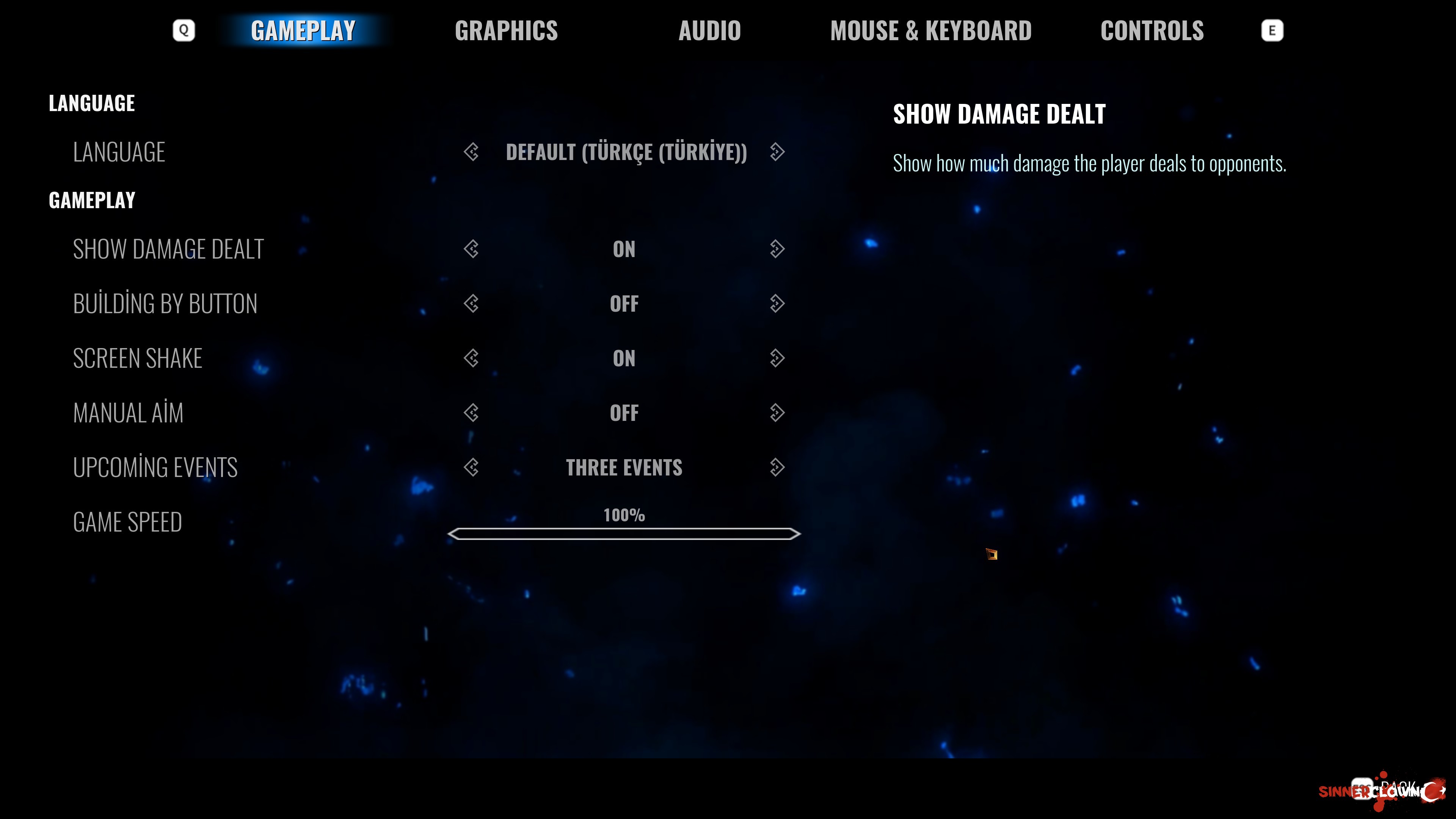This screenshot has height=819, width=1456.
Task: Click the left arrow next to Manual Aim
Action: point(471,413)
